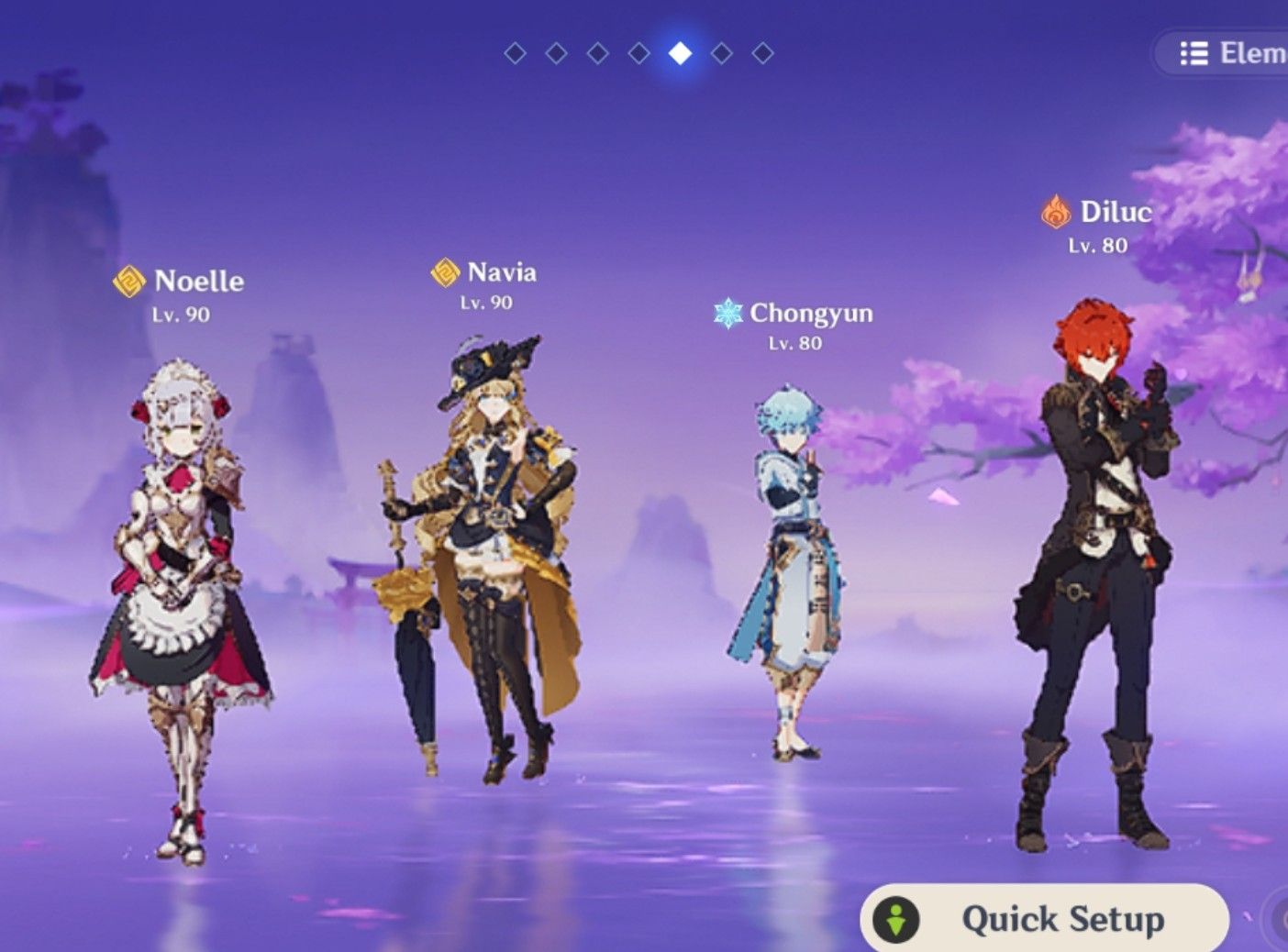Click Diluc's Lv. 80 text
Viewport: 1288px width, 952px height.
[1097, 244]
